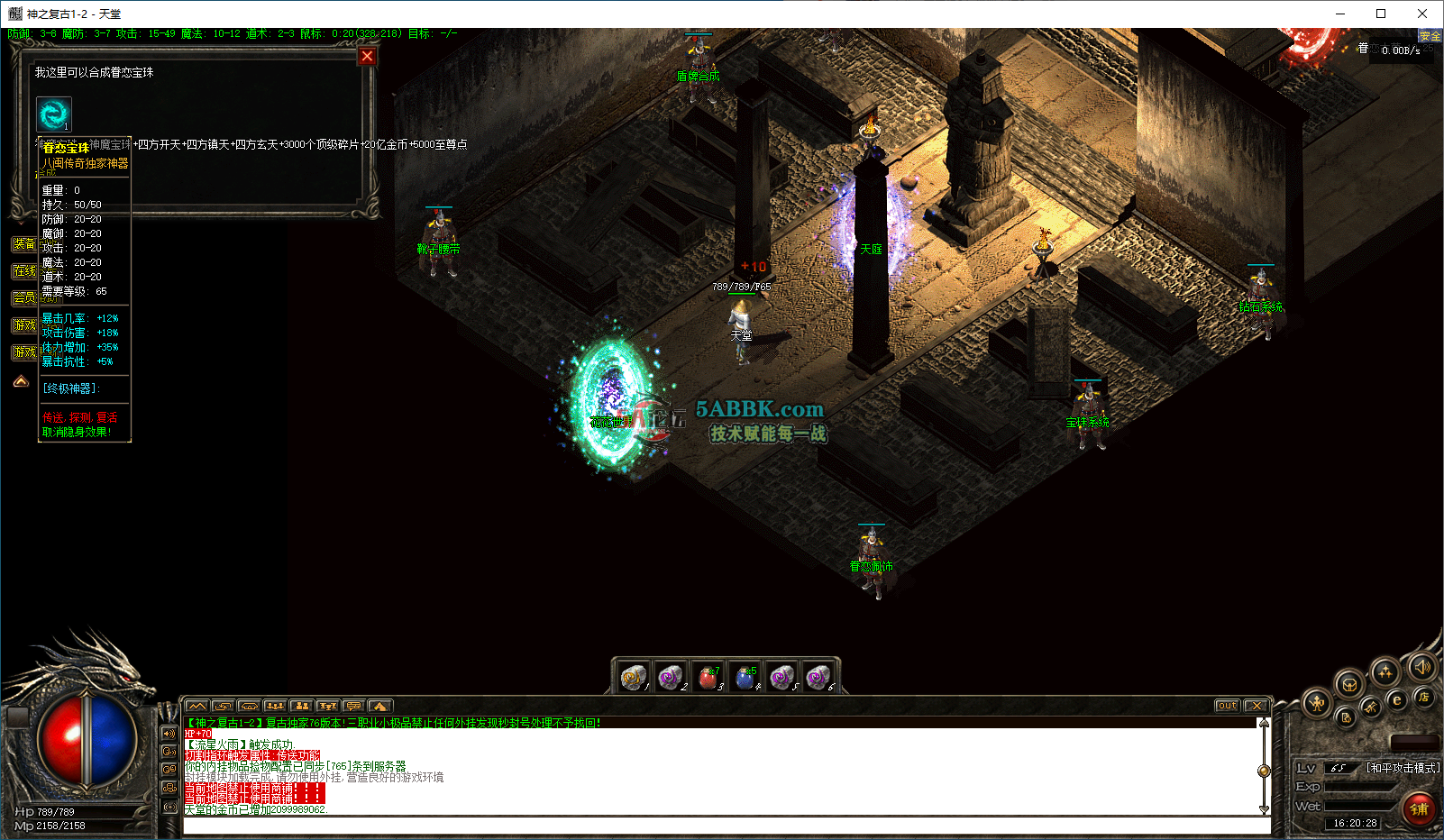Click the speech bubble chat tab icon
Screen dimensions: 1444x840
(x=353, y=706)
